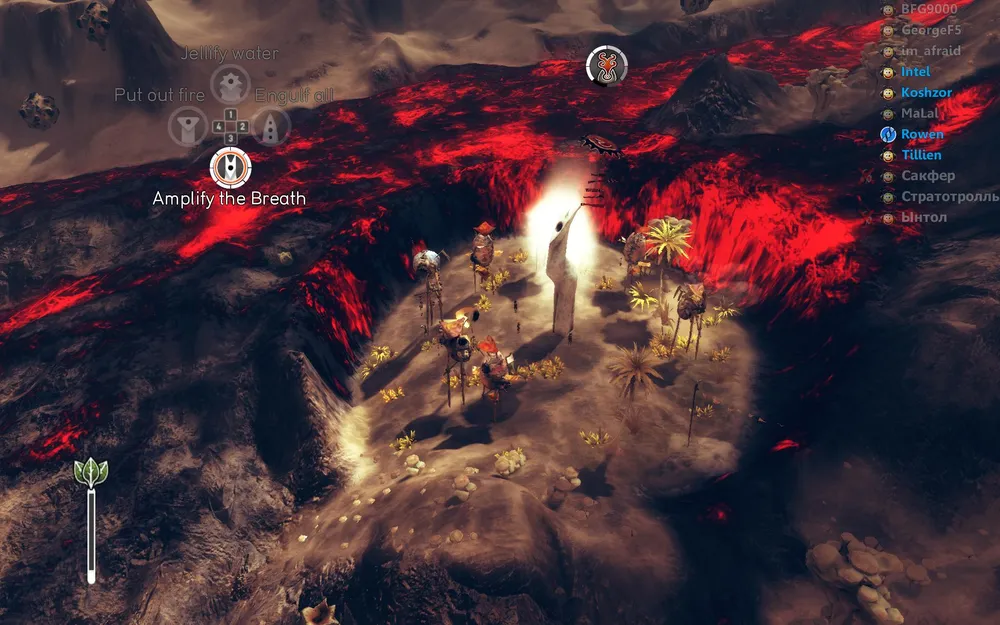
Task: Select player BFG9000 in the player list
Action: 928,9
